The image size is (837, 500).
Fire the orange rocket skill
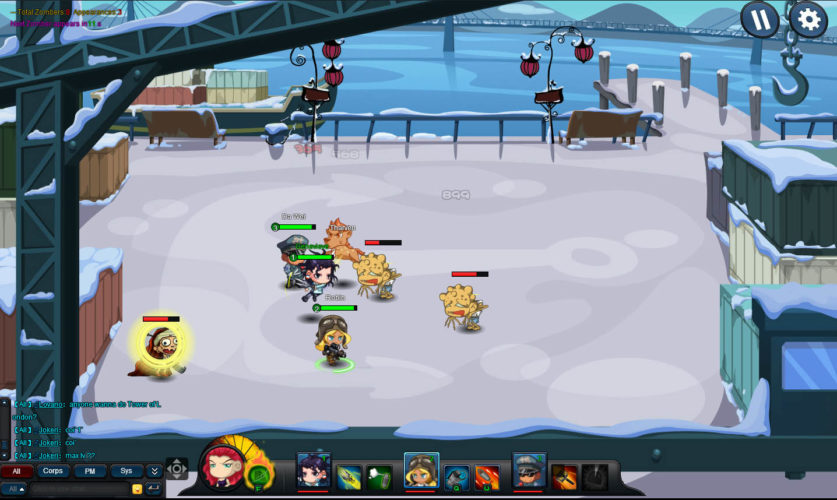tap(488, 476)
